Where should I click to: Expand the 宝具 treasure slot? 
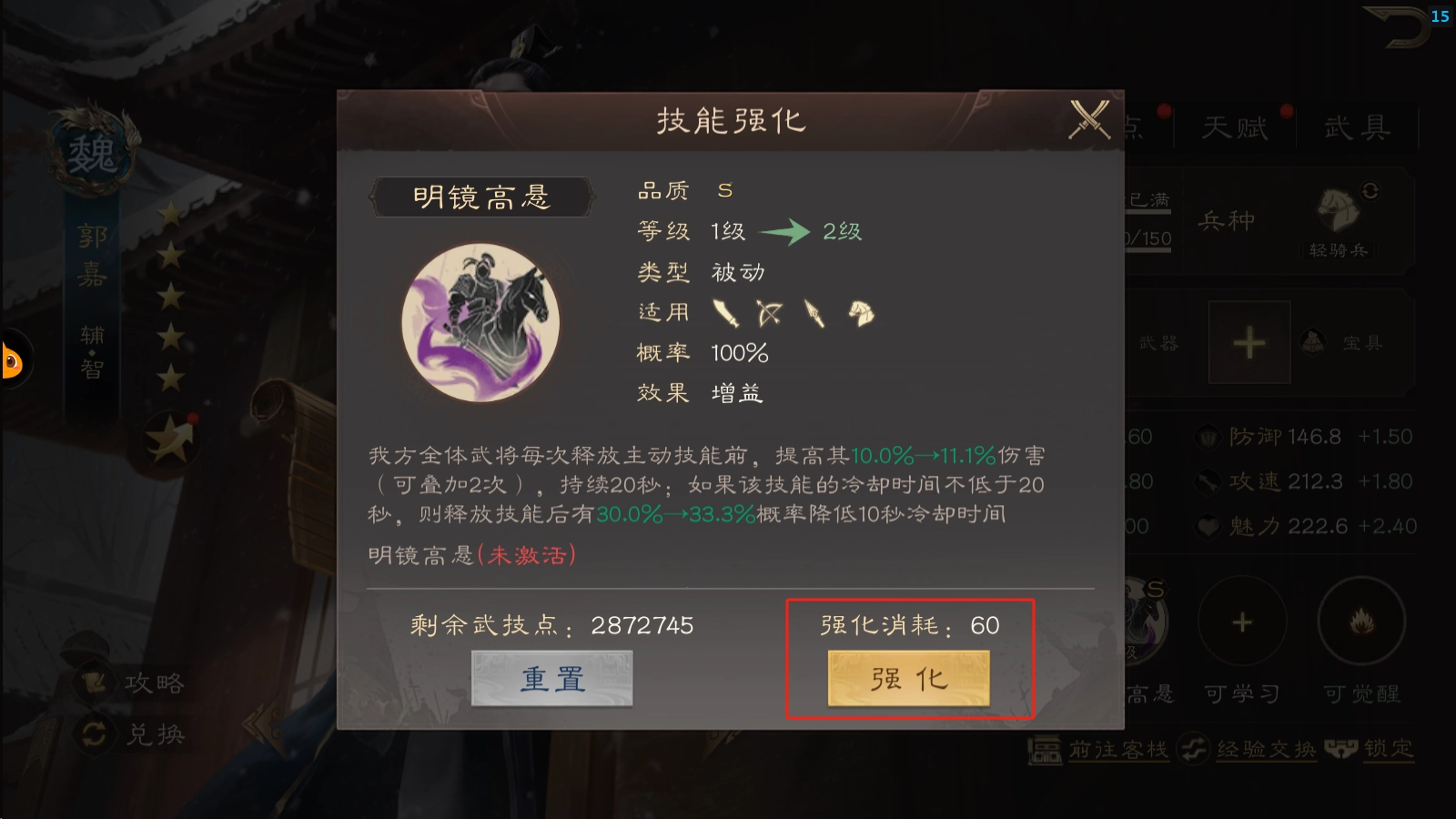(x=1313, y=341)
